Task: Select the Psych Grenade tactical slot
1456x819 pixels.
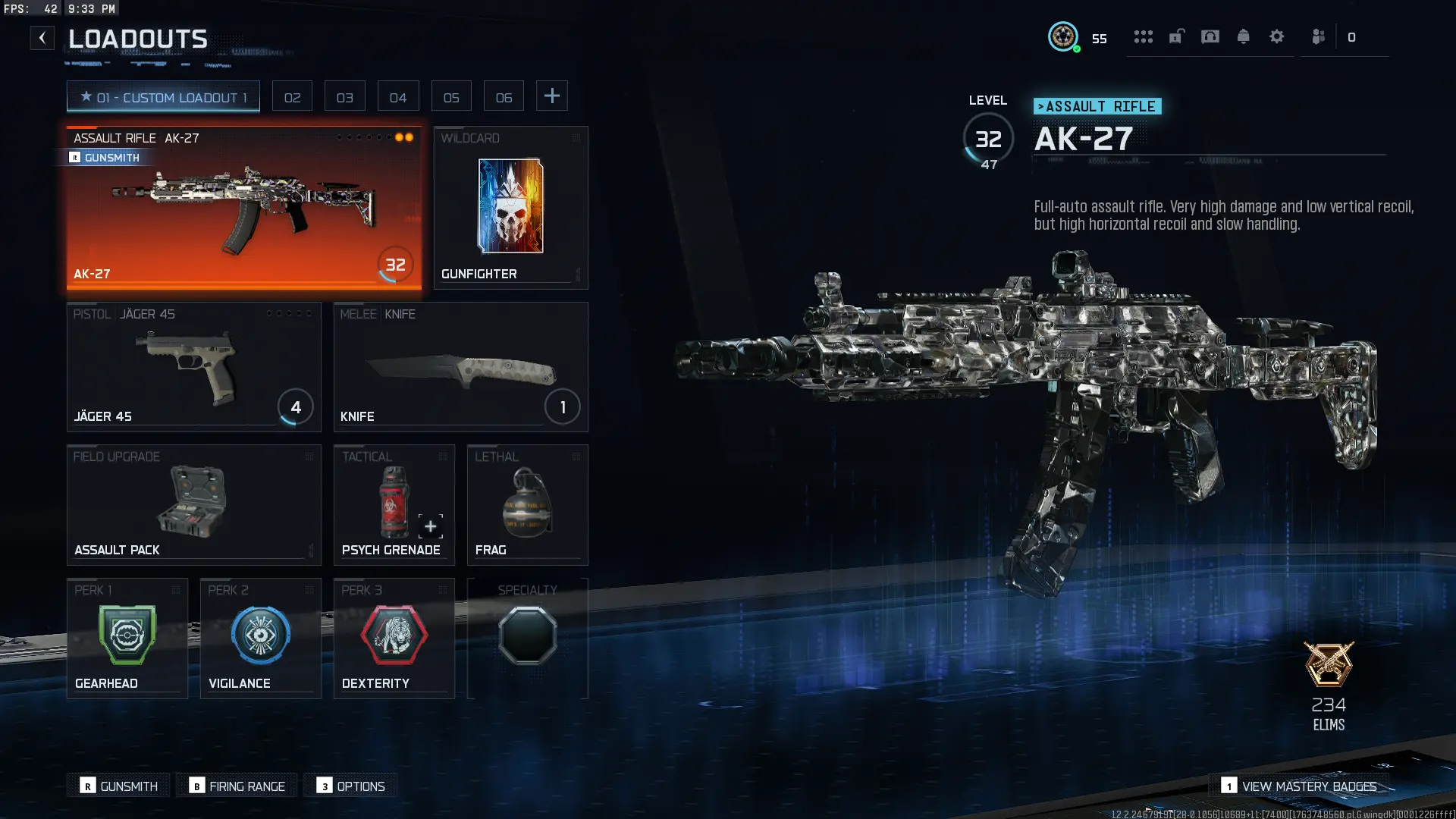Action: pyautogui.click(x=394, y=504)
